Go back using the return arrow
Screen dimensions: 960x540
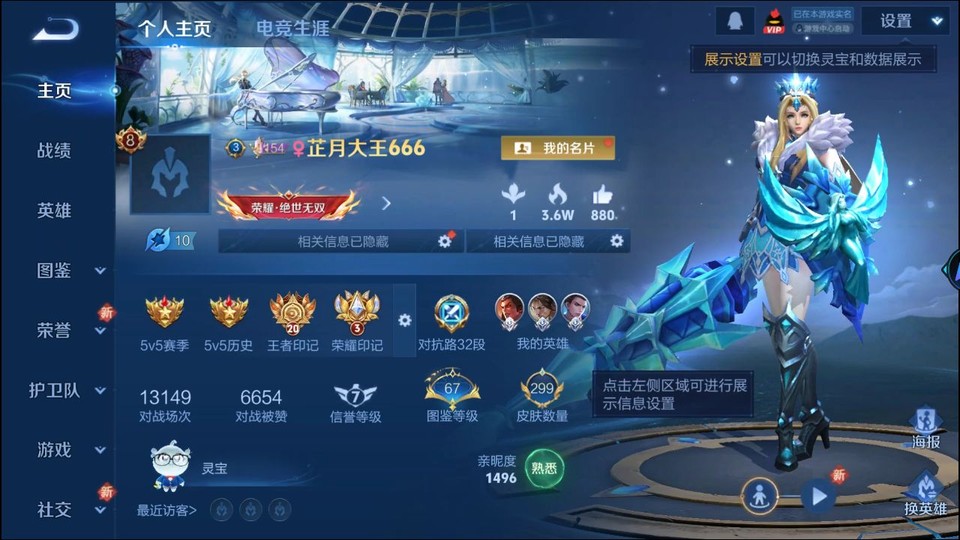55,28
